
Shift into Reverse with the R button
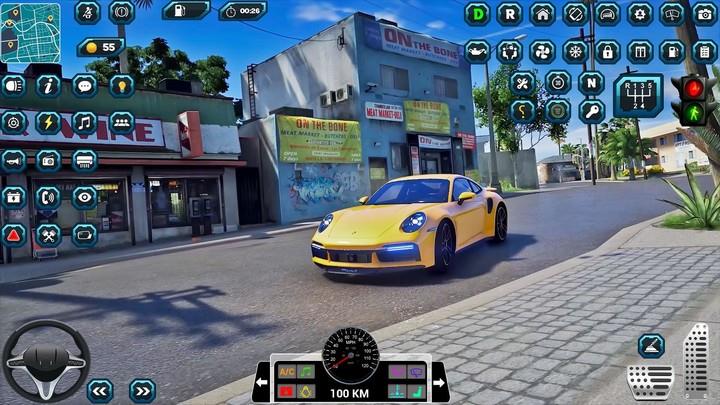510,15
